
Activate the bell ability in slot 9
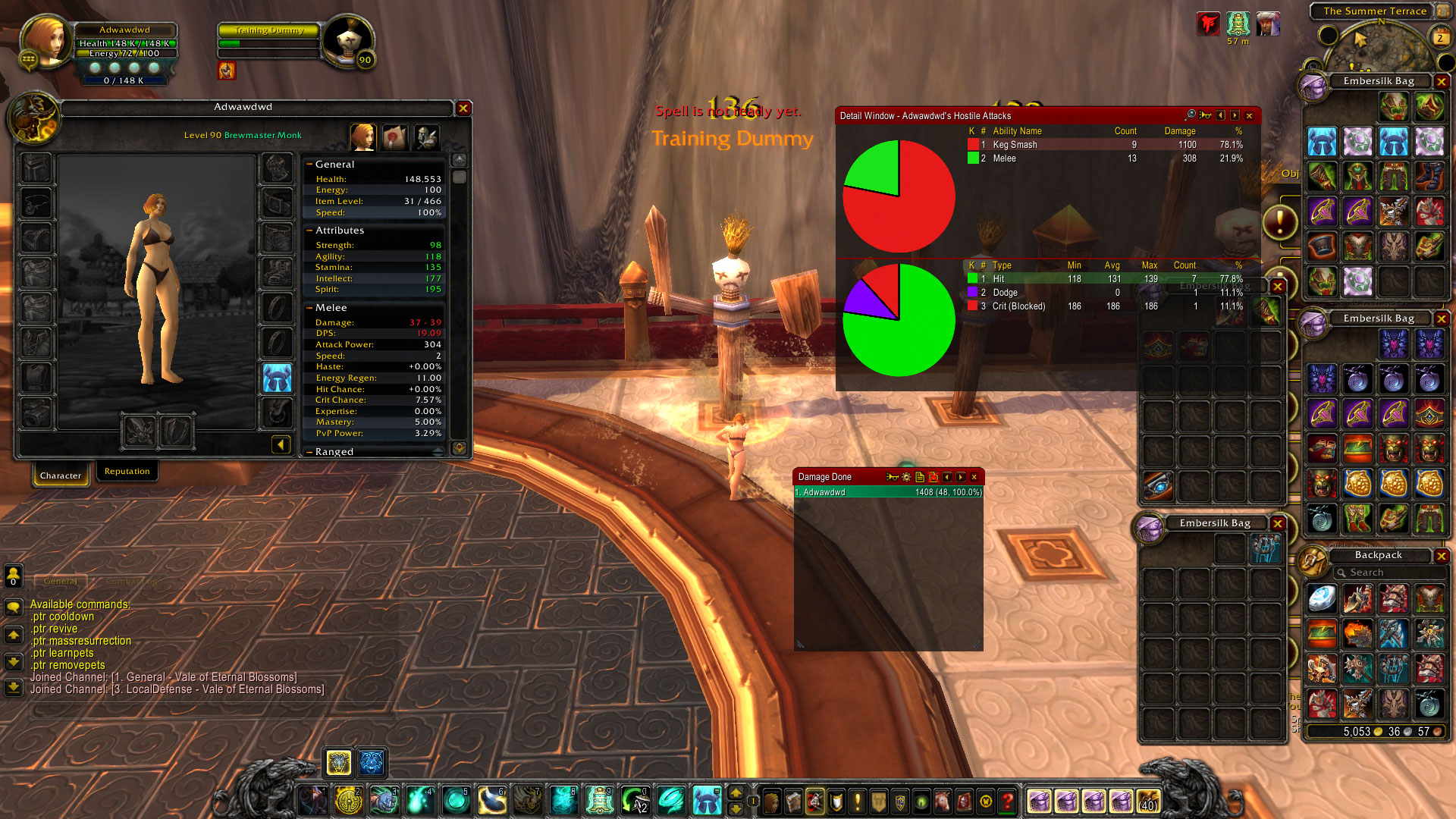coord(599,800)
